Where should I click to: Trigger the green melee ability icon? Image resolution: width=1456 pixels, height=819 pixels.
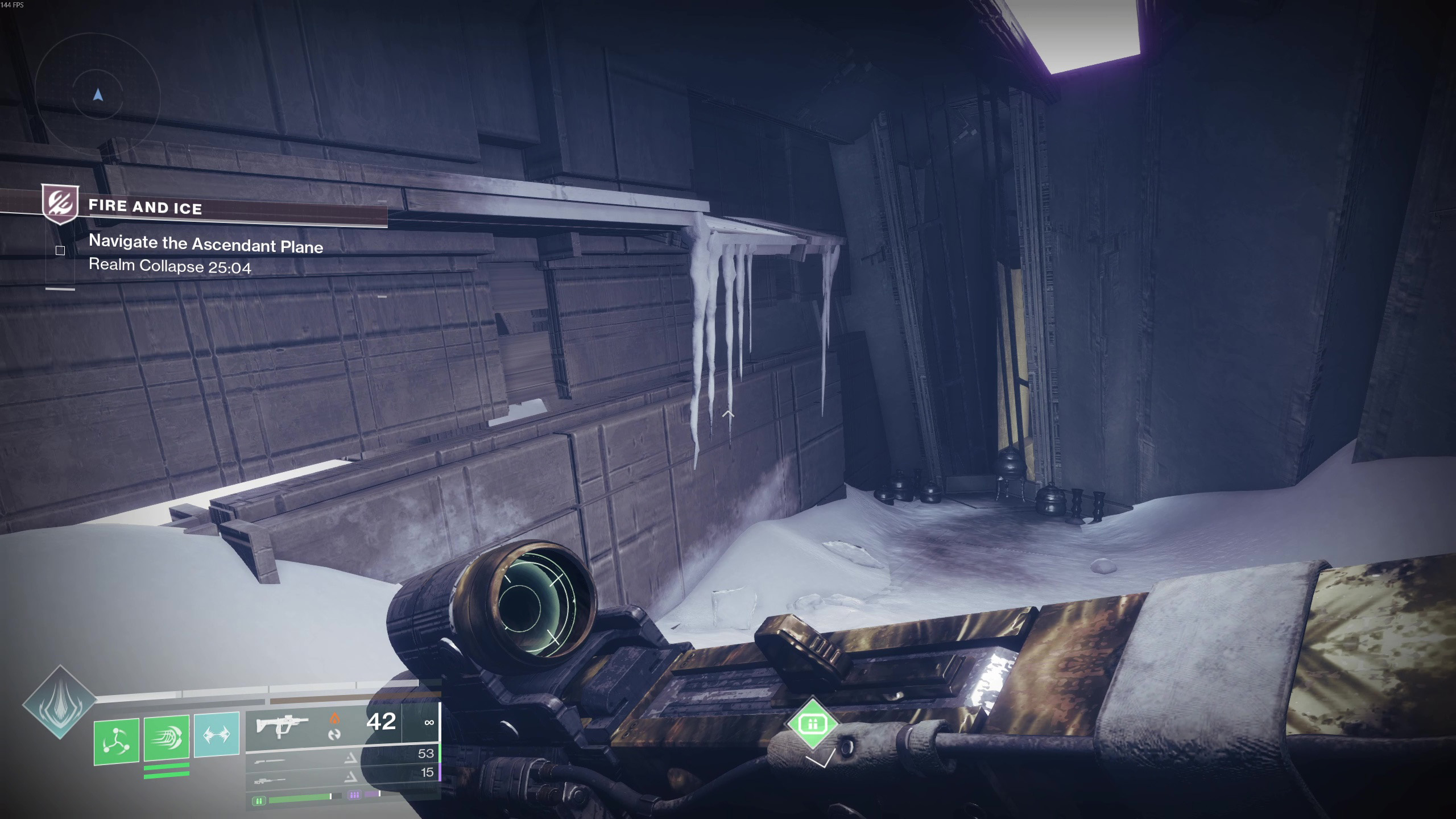pos(167,738)
